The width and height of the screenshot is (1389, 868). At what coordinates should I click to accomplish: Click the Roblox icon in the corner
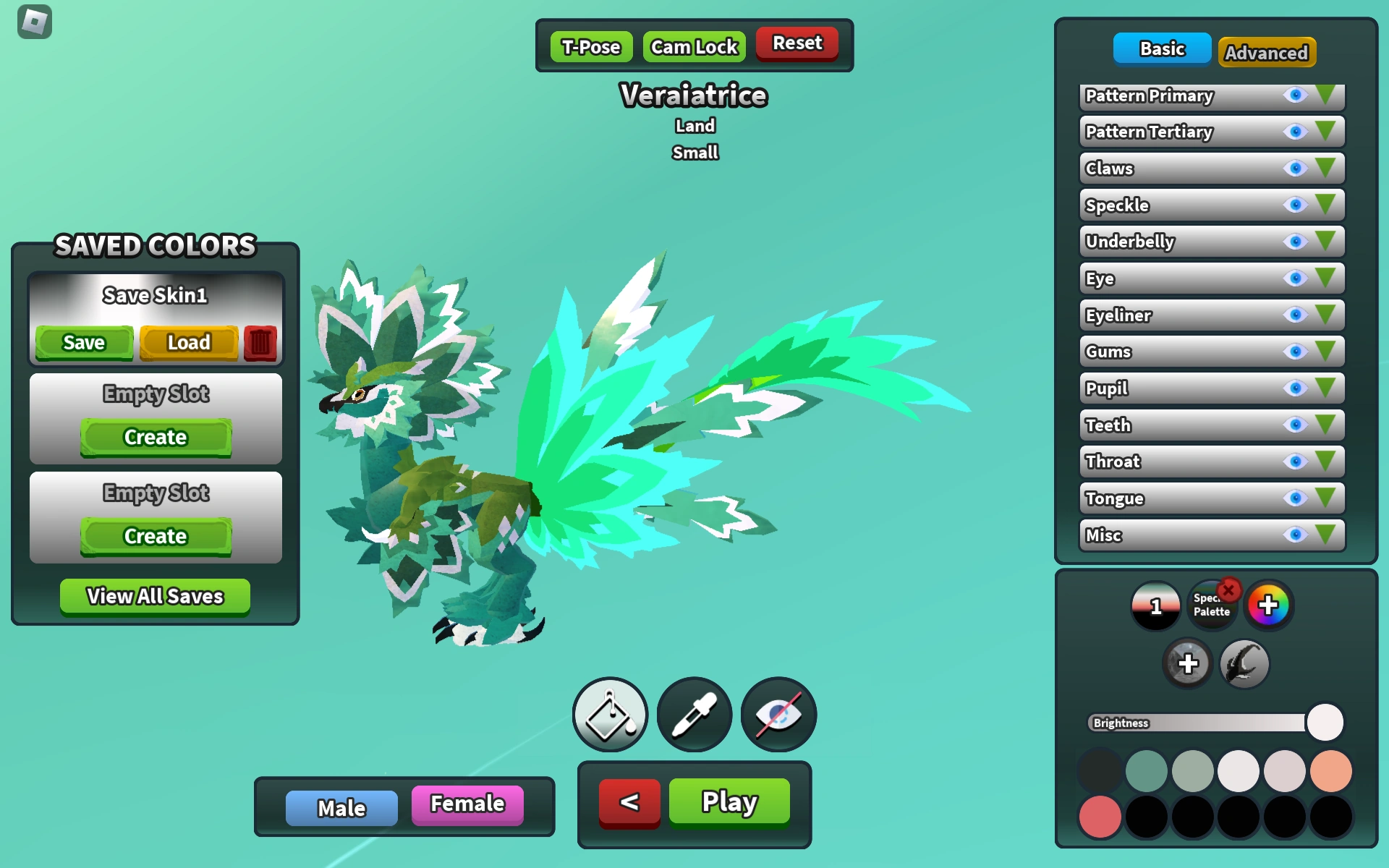point(34,23)
